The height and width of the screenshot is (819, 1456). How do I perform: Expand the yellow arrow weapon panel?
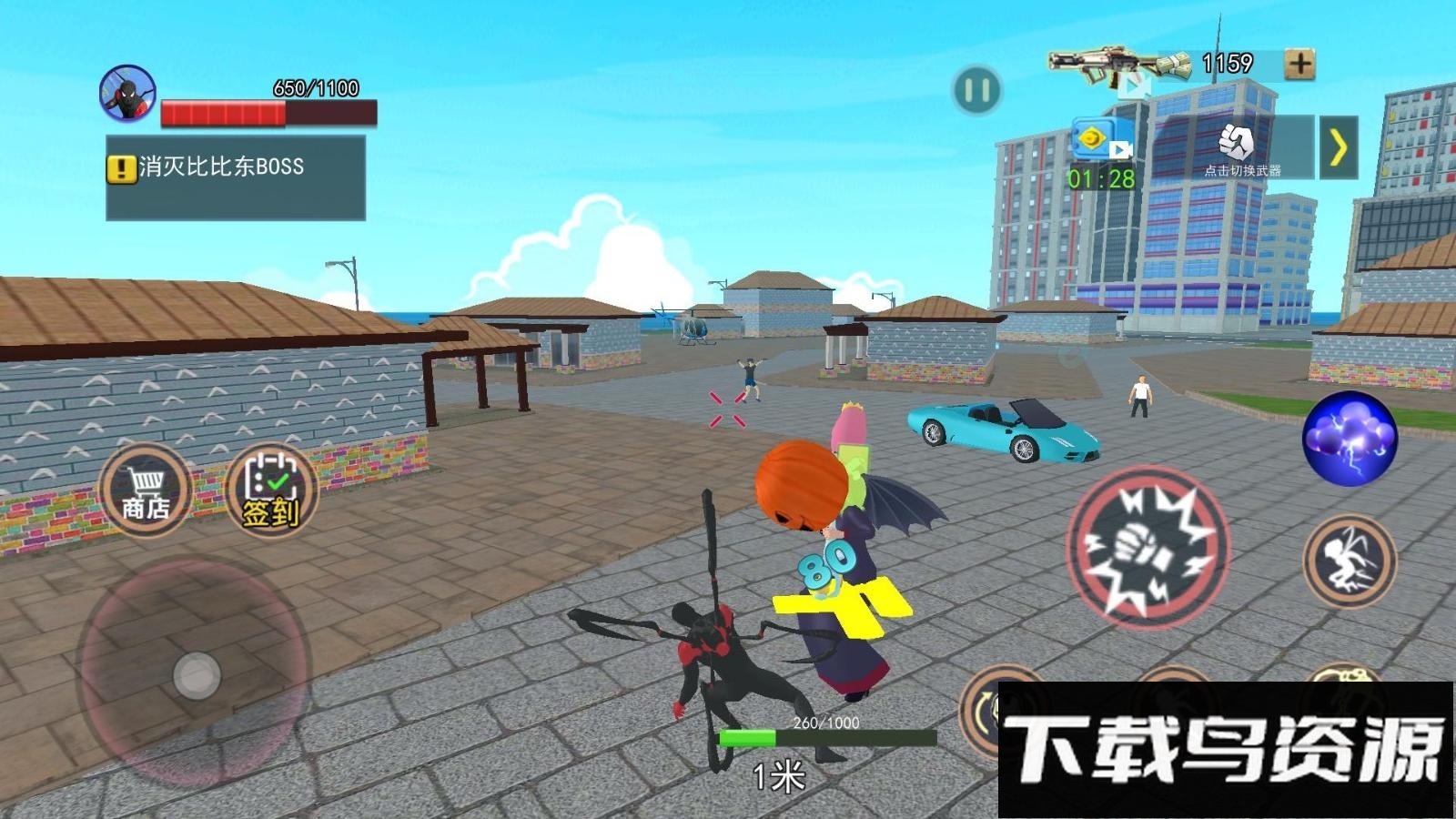coord(1338,147)
